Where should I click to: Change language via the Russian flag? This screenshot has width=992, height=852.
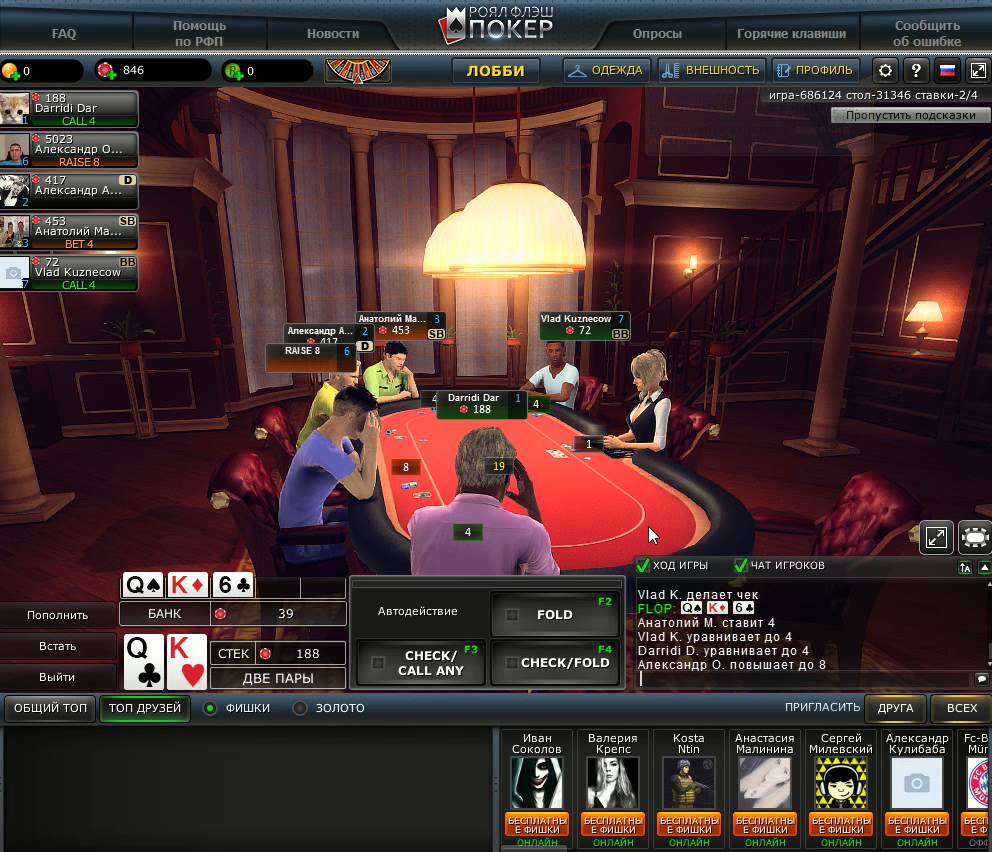point(946,71)
